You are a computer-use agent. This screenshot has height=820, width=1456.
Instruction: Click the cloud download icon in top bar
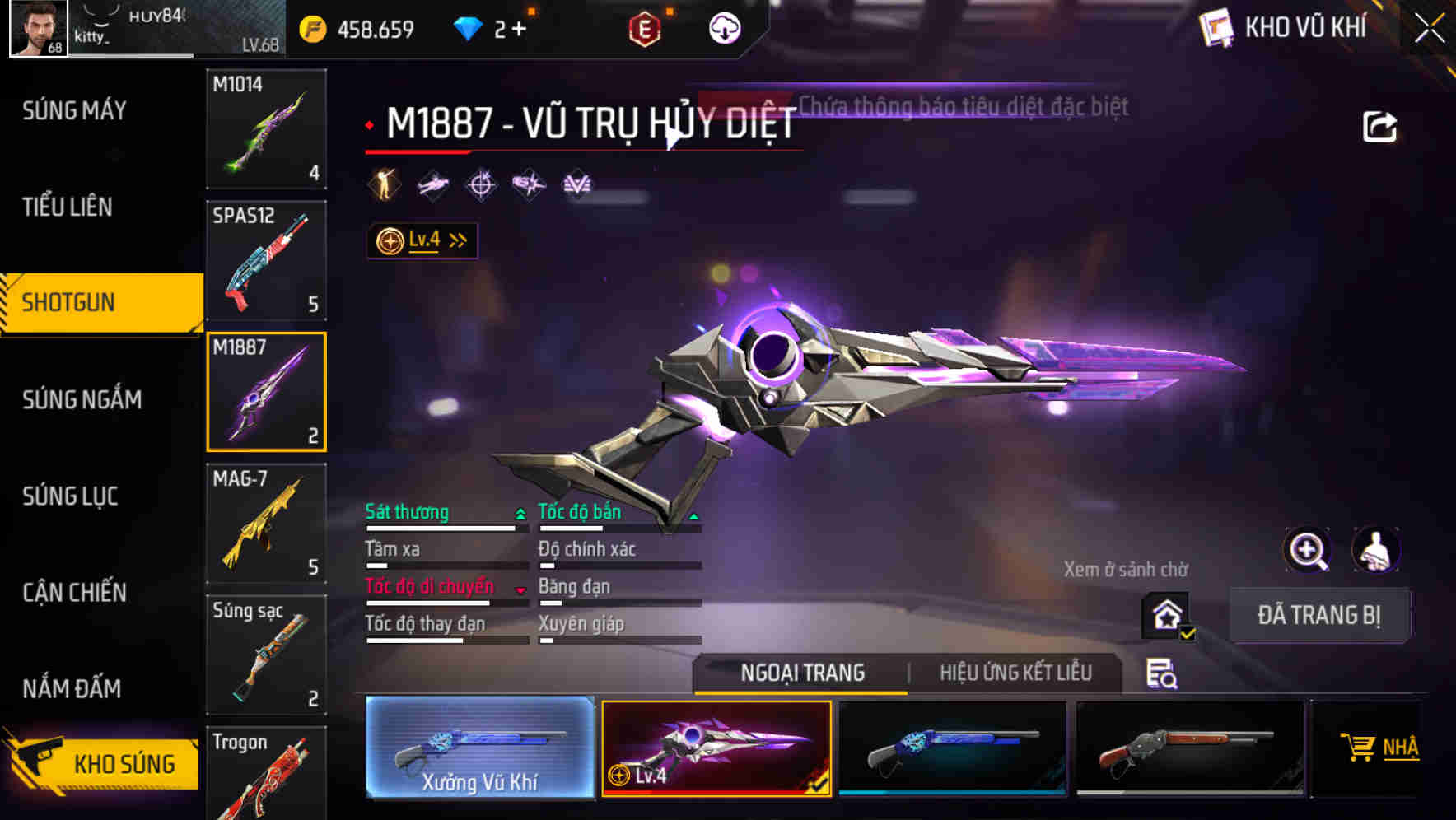723,27
